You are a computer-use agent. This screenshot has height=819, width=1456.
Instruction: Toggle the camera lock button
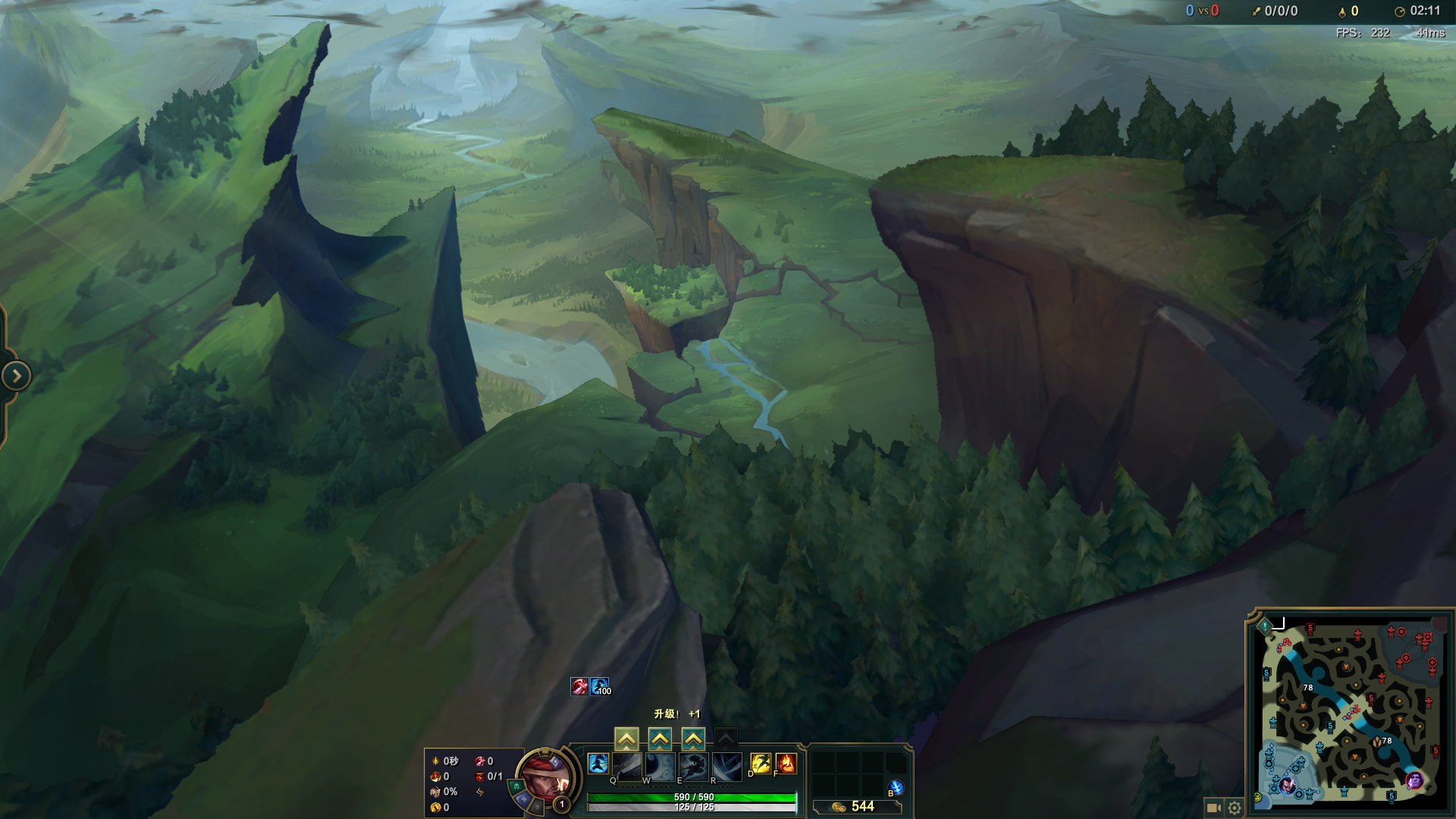1213,808
